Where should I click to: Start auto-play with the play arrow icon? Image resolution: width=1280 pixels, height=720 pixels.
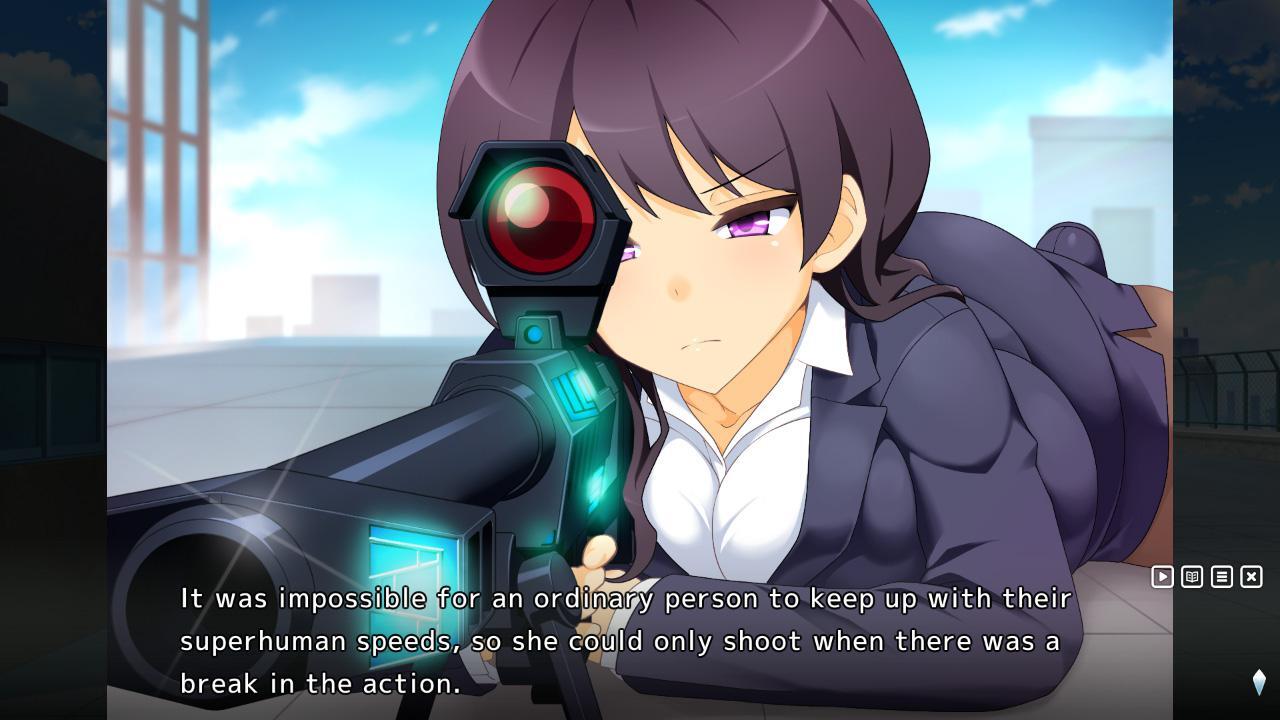(x=1162, y=577)
